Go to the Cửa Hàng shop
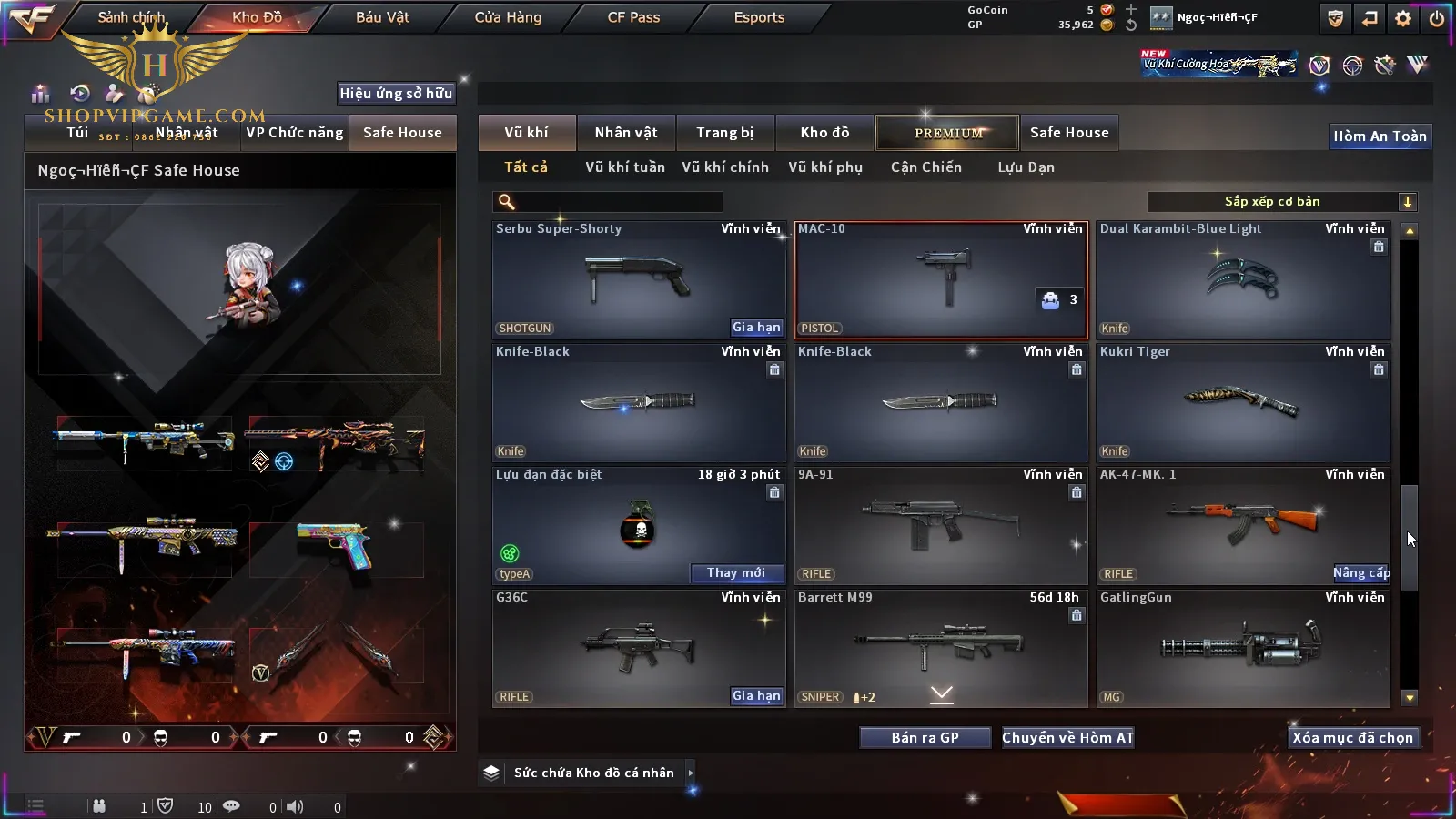 [508, 17]
